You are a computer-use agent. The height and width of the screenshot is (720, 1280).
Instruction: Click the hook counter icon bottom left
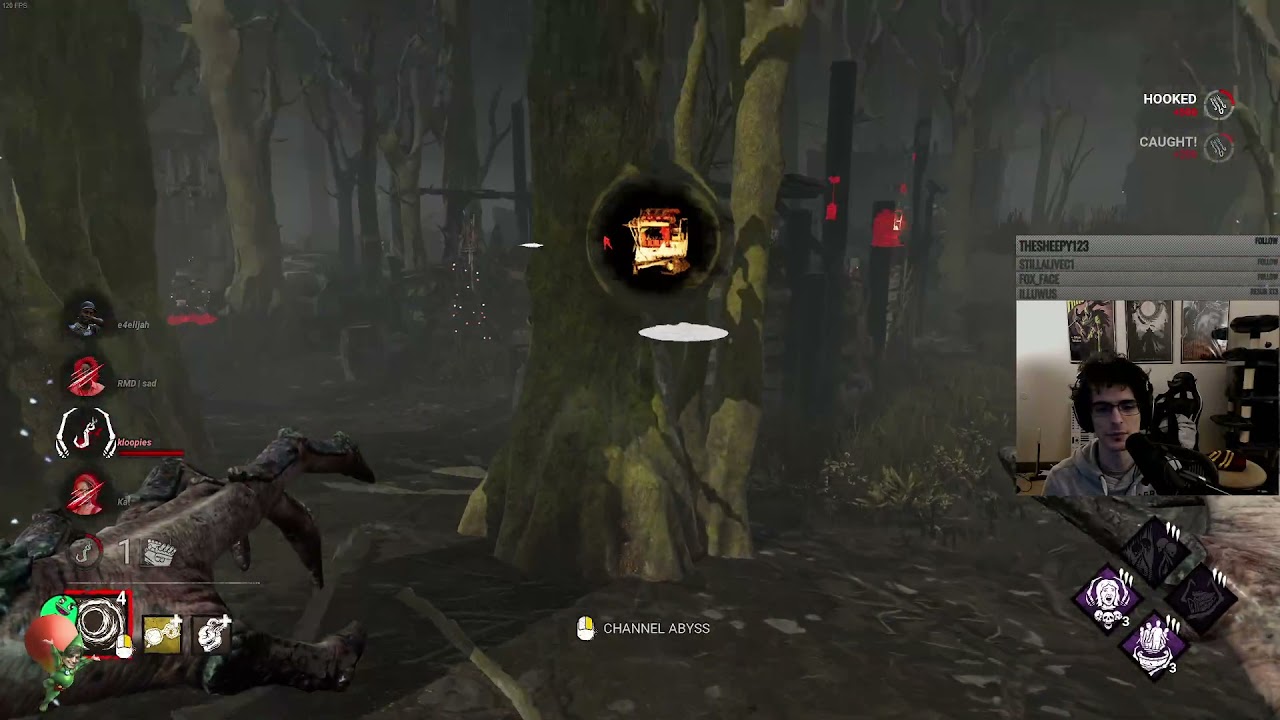tap(86, 551)
